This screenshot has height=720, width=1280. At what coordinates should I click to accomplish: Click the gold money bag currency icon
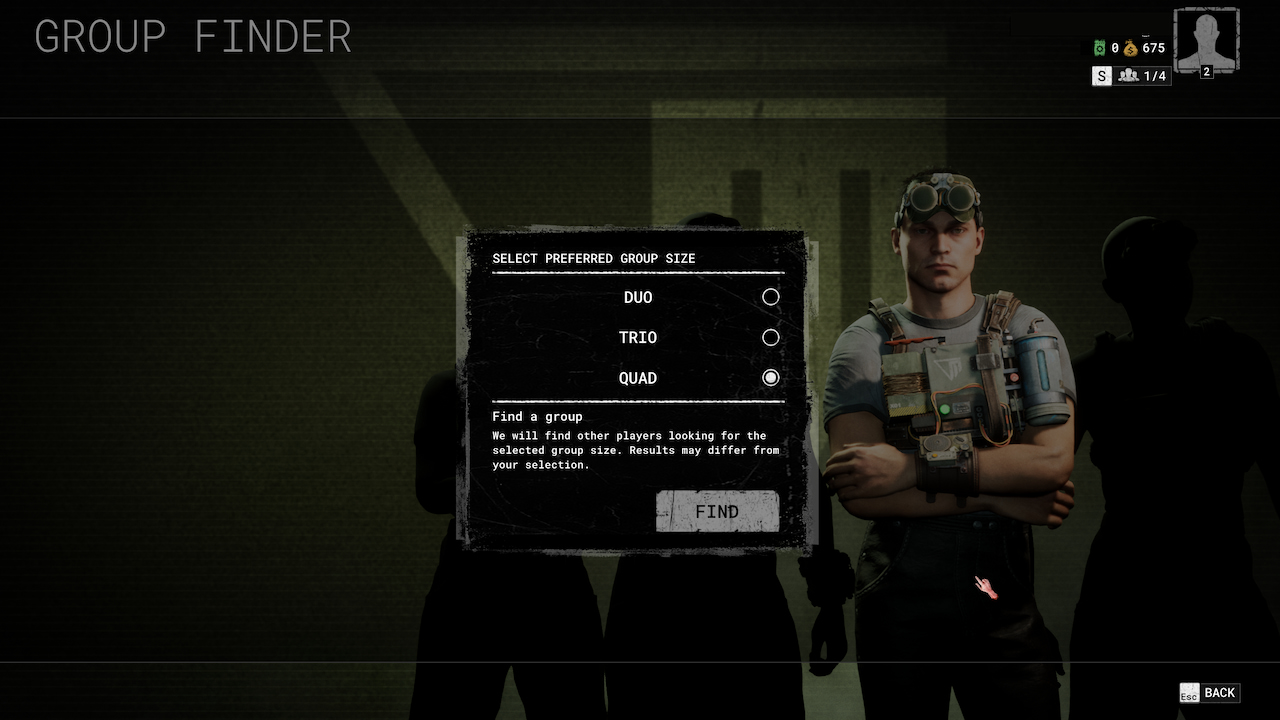click(x=1131, y=47)
